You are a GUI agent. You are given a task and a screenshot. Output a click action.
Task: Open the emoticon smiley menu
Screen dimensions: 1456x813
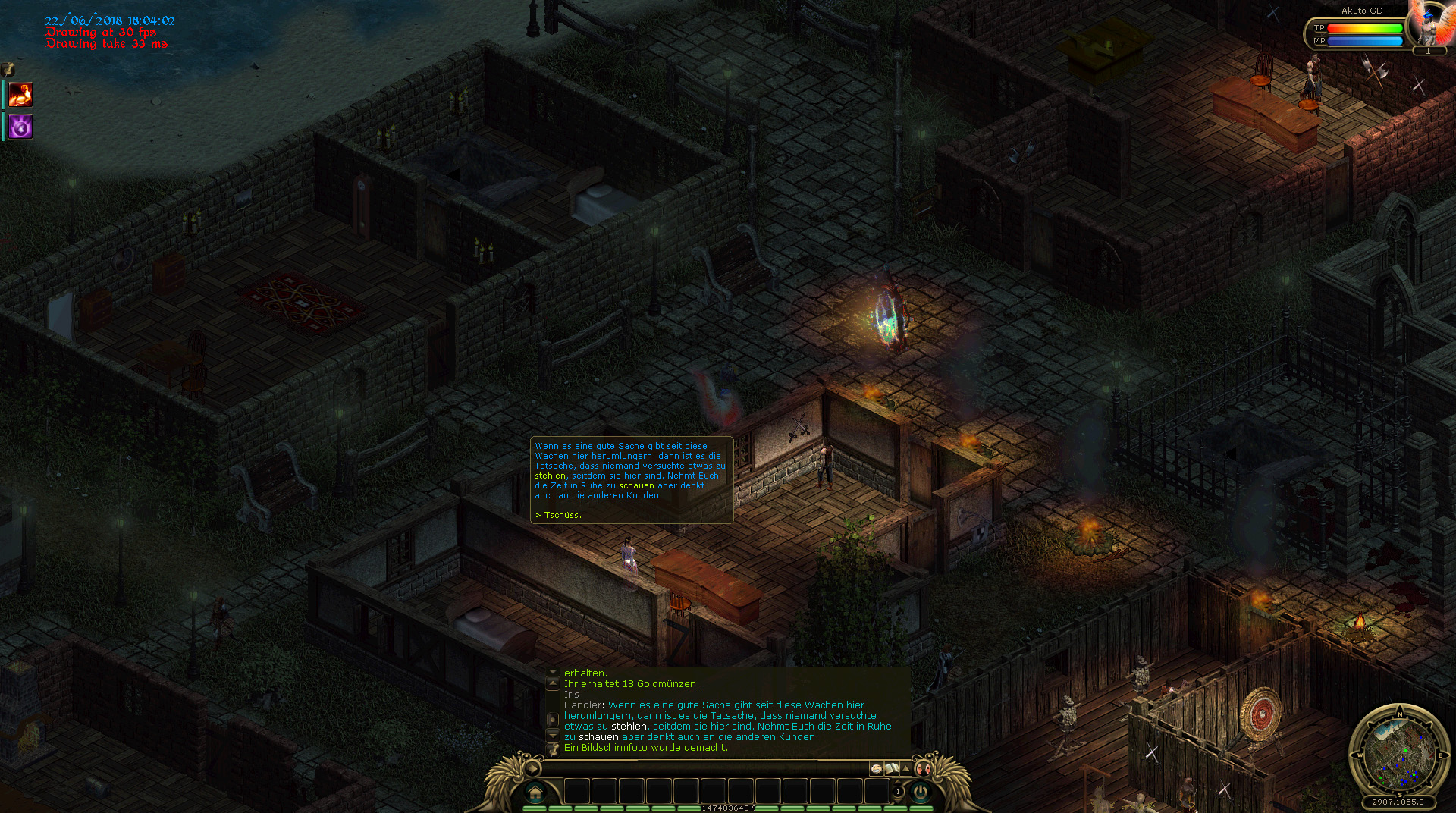(877, 768)
